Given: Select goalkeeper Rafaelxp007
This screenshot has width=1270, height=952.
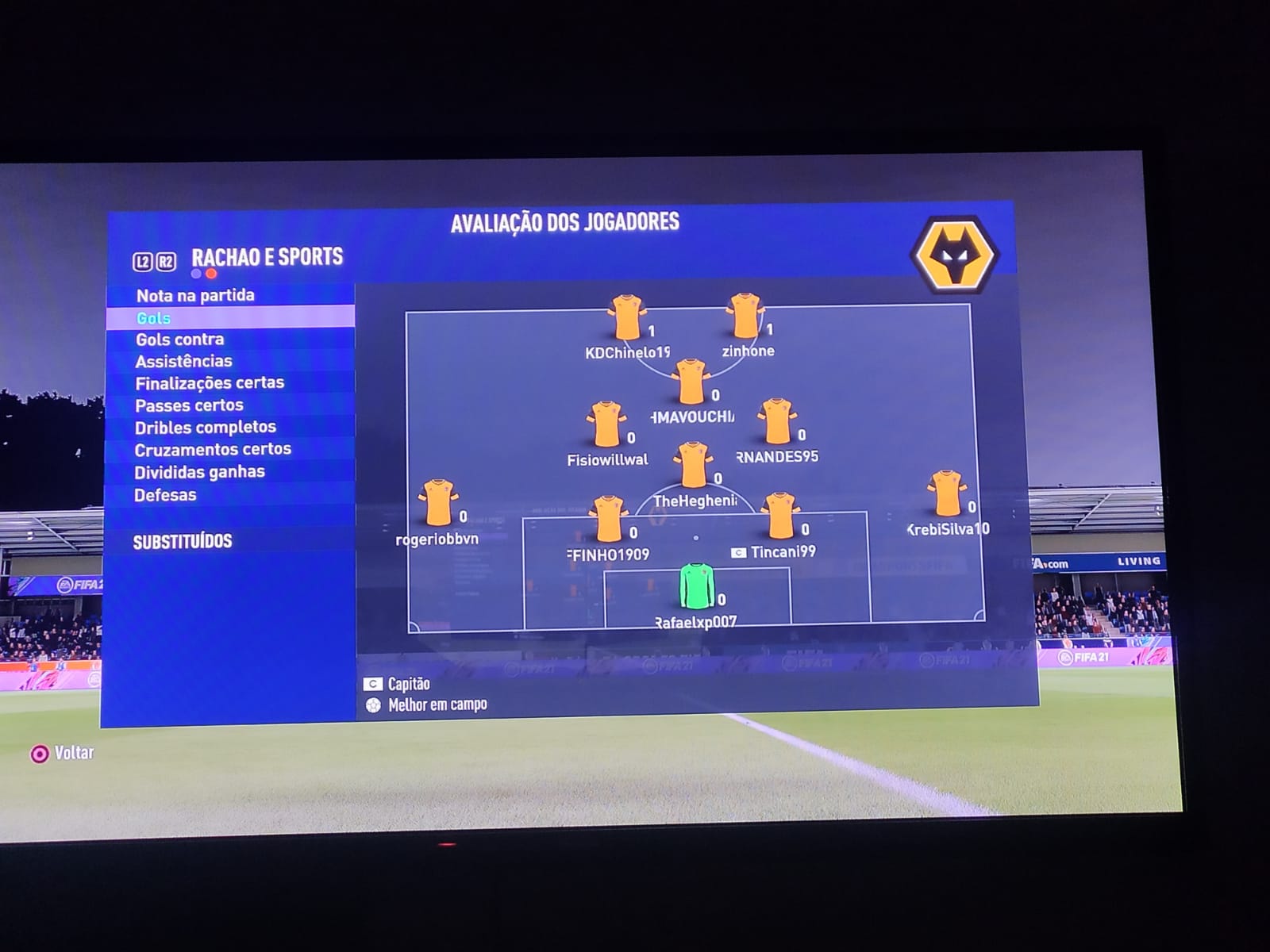Looking at the screenshot, I should pos(697,586).
